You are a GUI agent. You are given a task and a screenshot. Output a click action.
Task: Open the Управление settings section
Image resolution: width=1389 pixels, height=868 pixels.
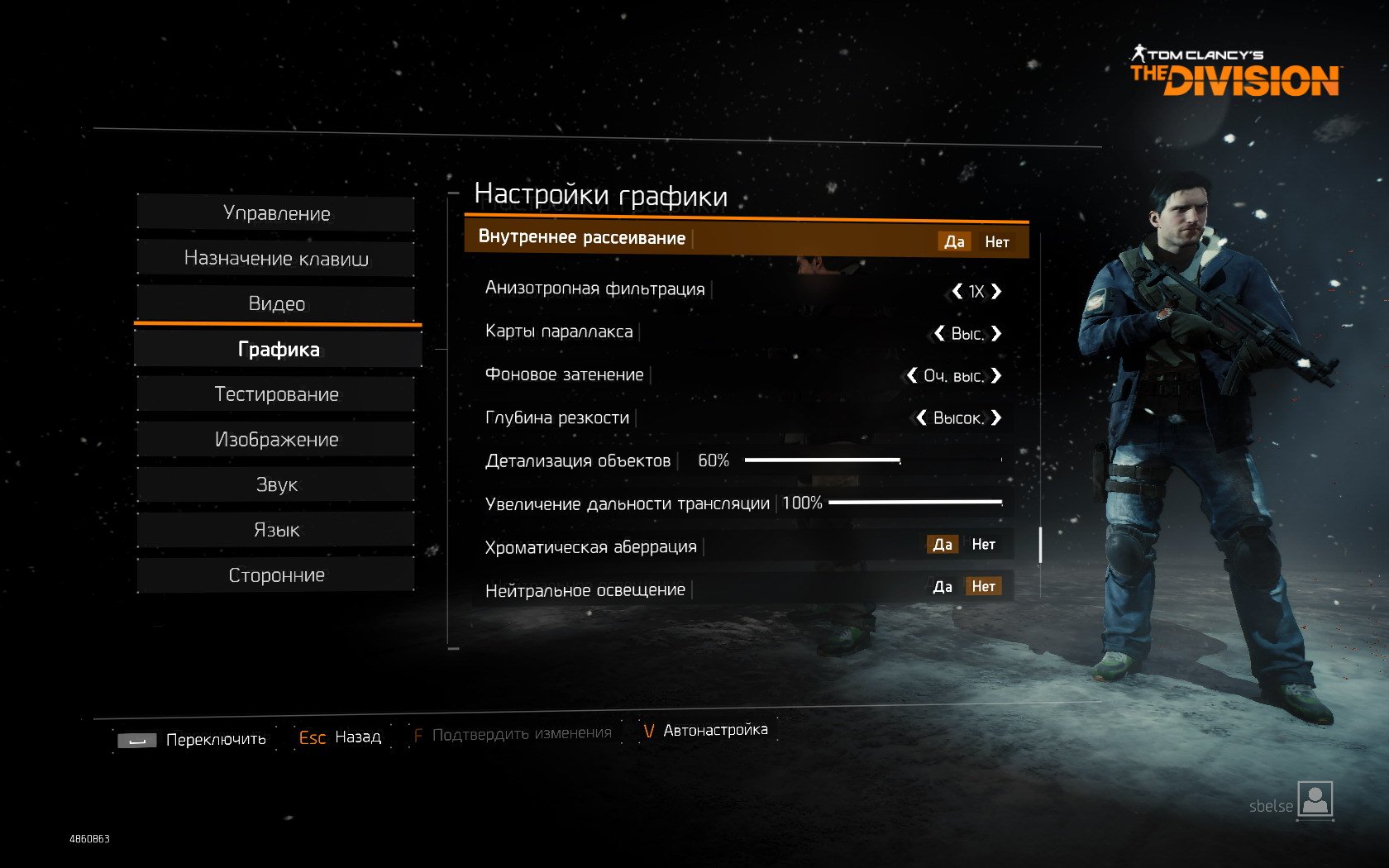pos(276,213)
